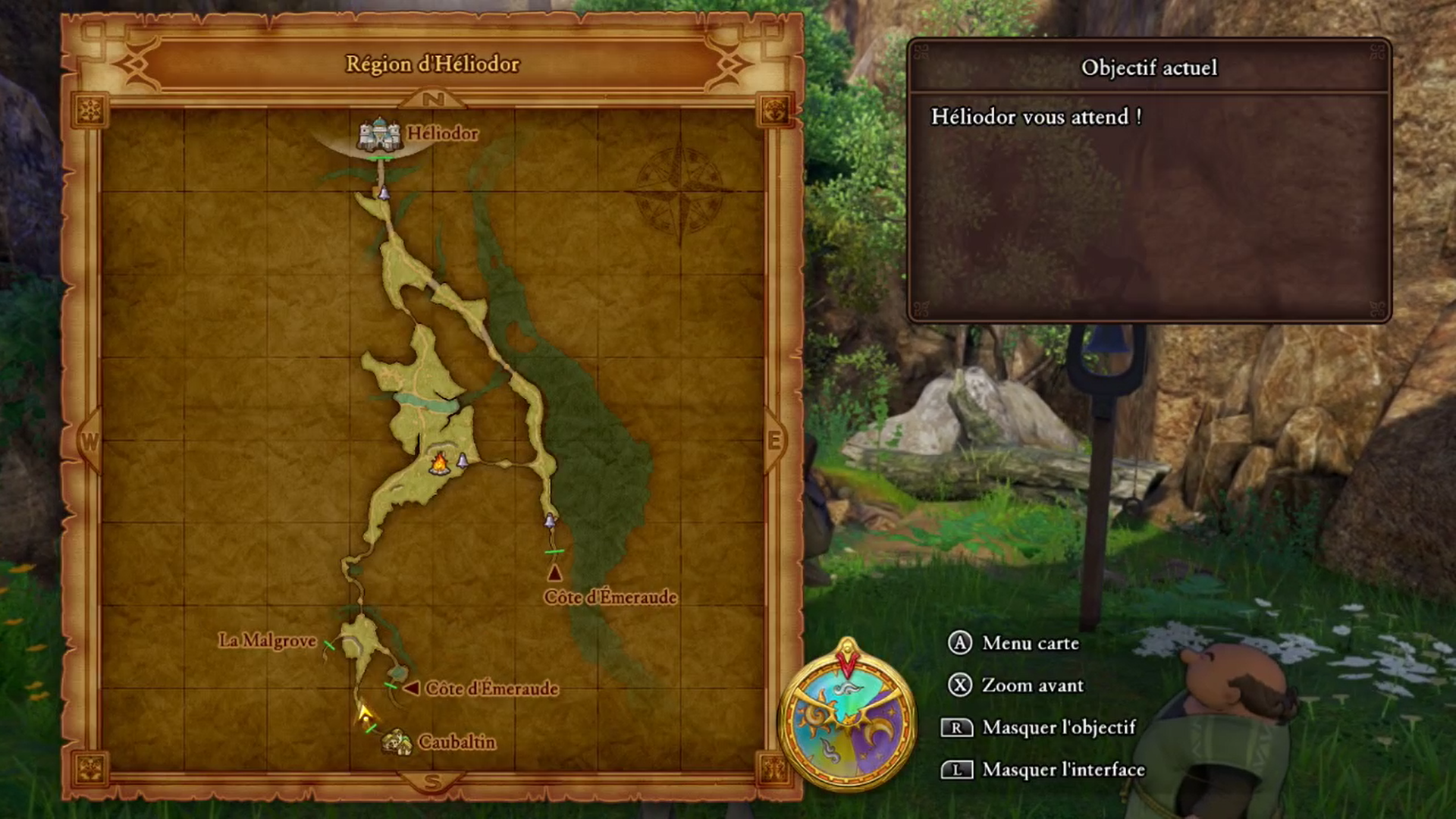Toggle Masquer l'interface
This screenshot has height=819, width=1456.
click(1063, 770)
